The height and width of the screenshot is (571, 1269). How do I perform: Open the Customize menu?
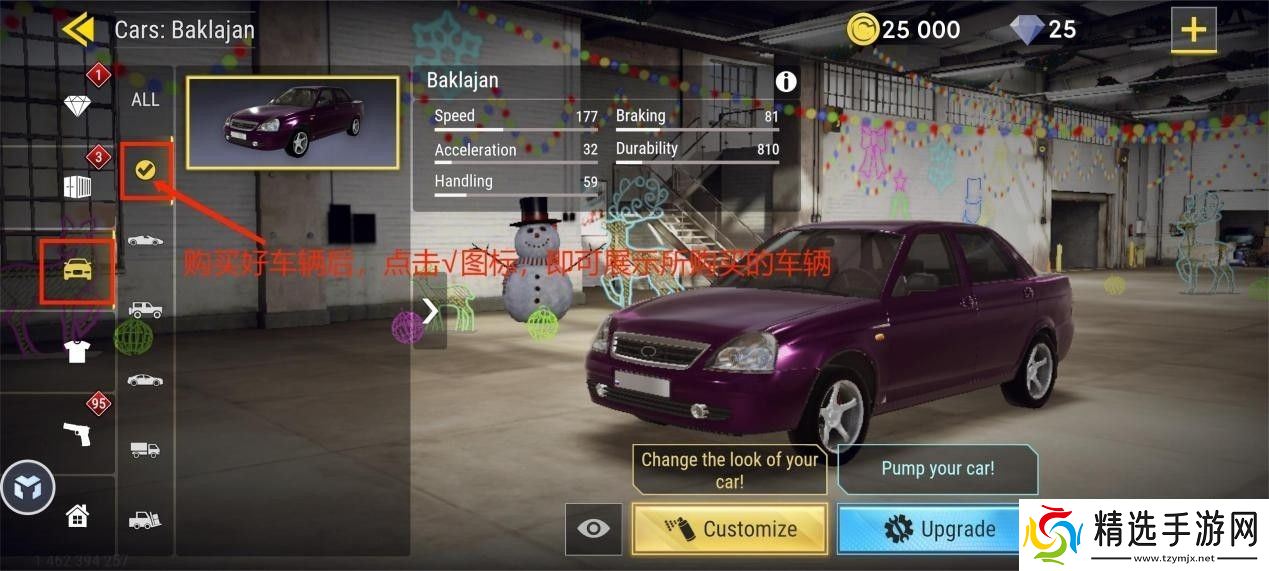pyautogui.click(x=730, y=529)
